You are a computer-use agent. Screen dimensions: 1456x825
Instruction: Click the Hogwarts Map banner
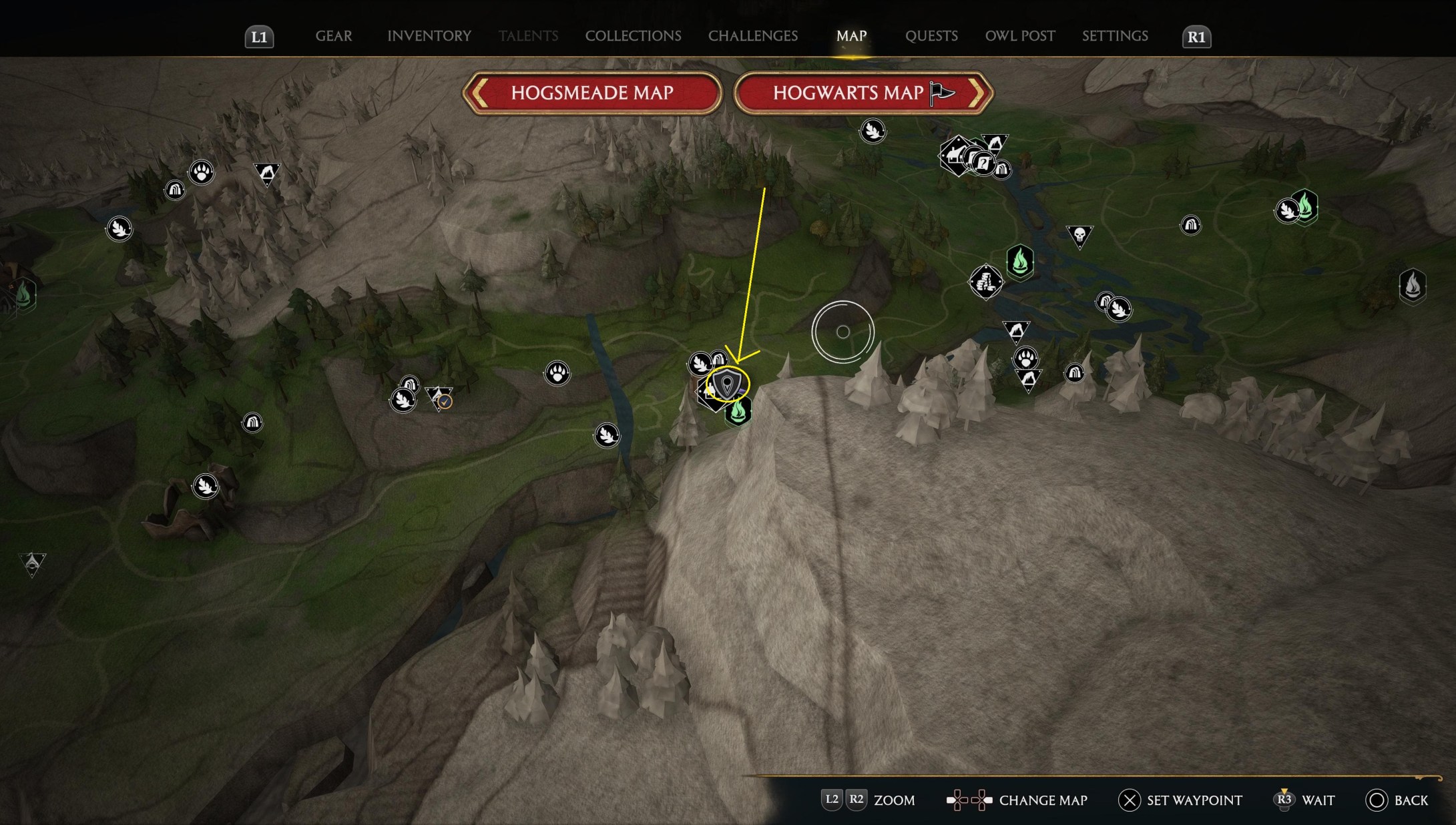(x=851, y=93)
